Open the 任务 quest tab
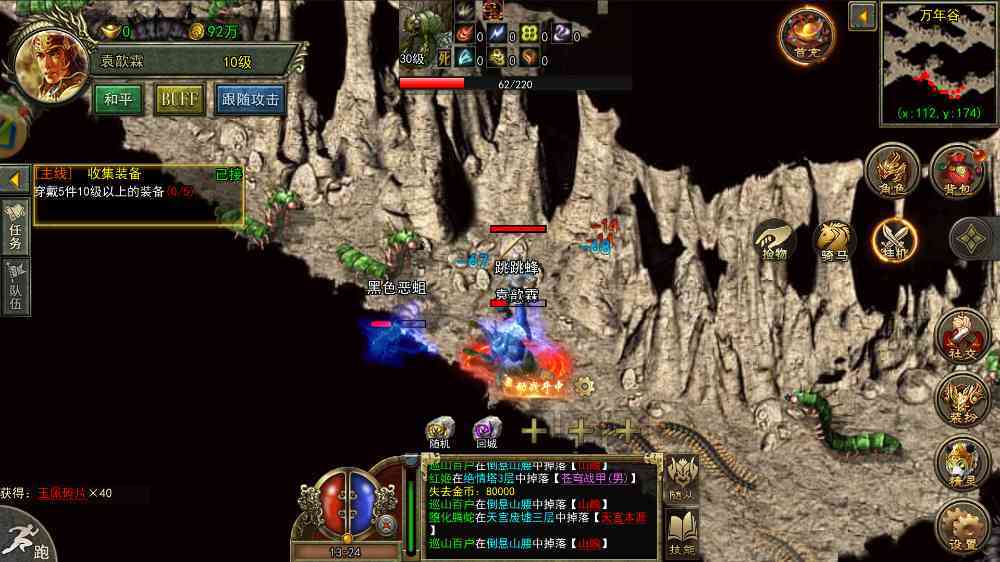The height and width of the screenshot is (562, 1000). 15,225
